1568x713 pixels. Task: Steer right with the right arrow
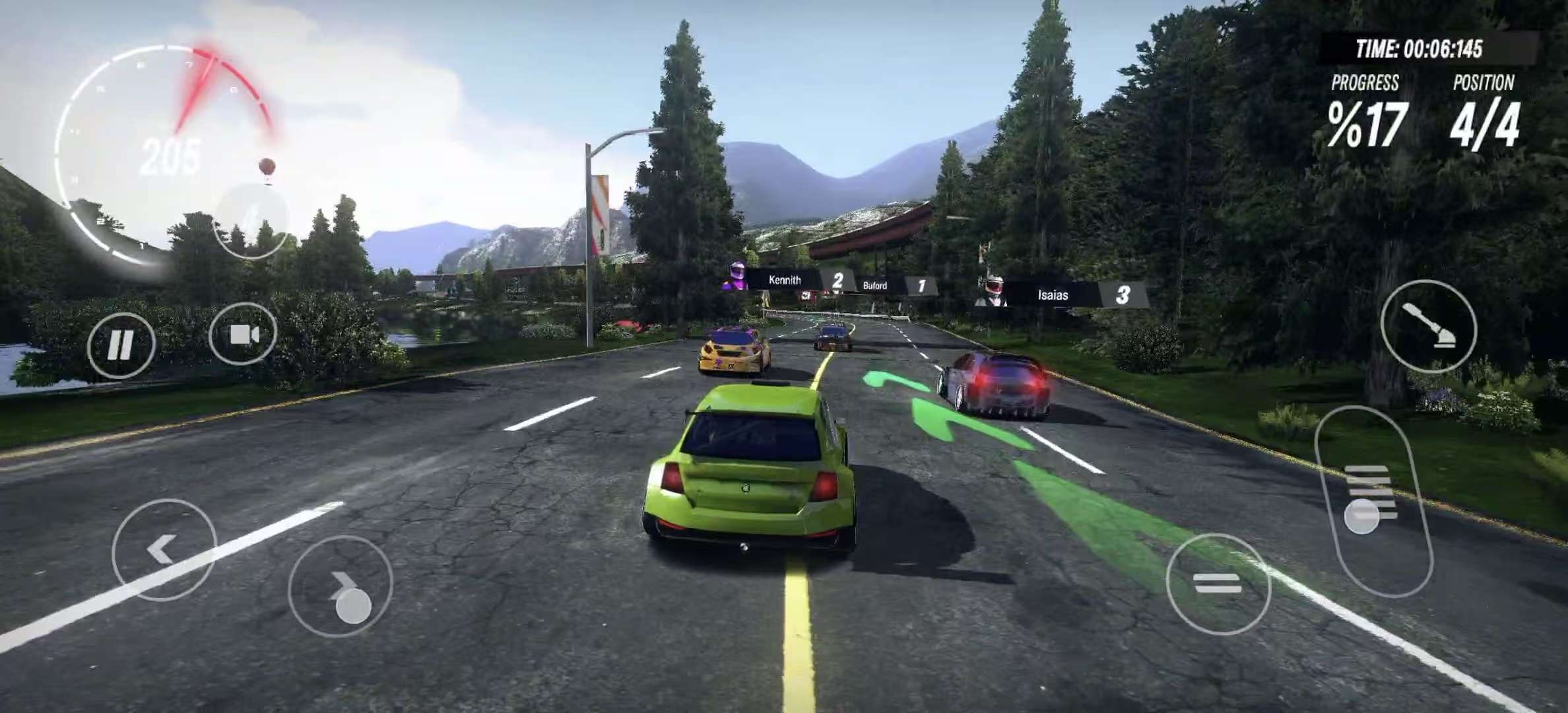click(x=341, y=586)
